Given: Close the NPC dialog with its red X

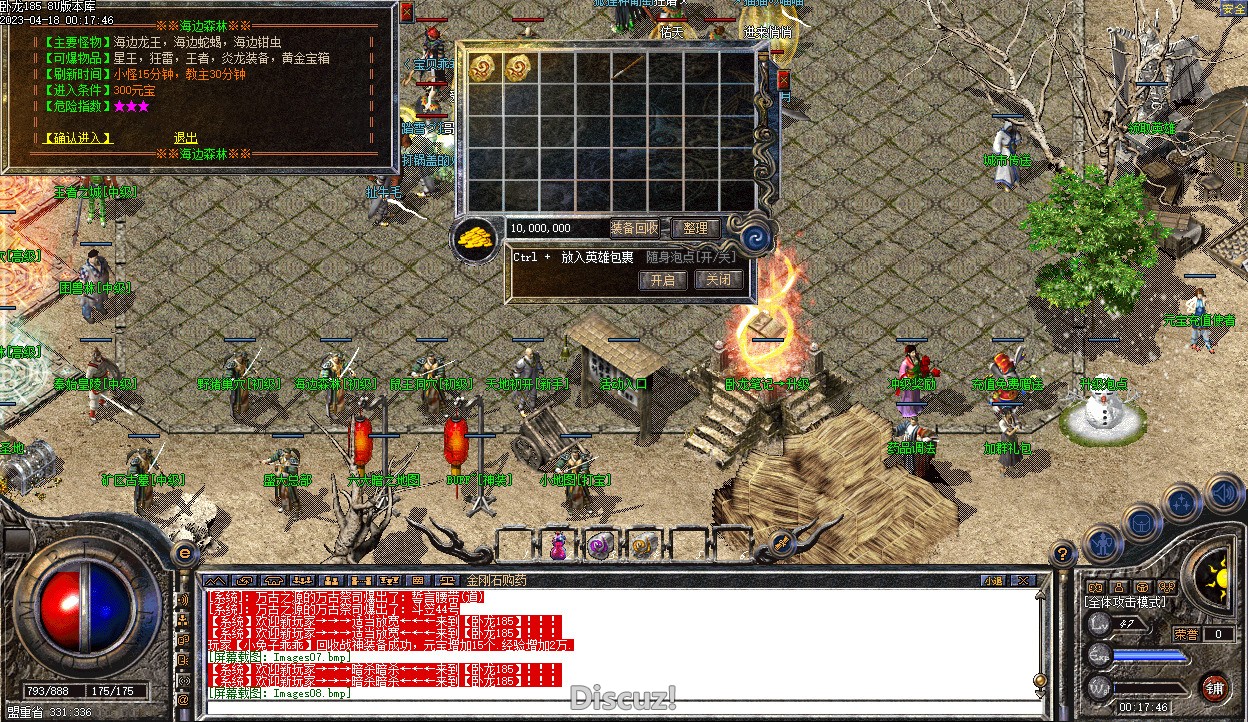Looking at the screenshot, I should pos(406,12).
